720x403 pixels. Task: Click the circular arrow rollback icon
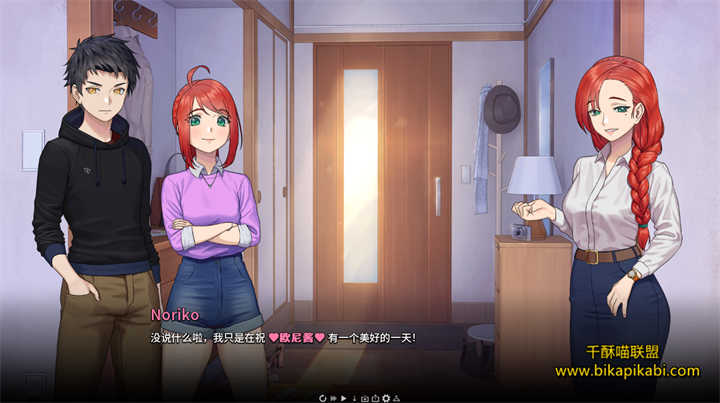point(322,398)
